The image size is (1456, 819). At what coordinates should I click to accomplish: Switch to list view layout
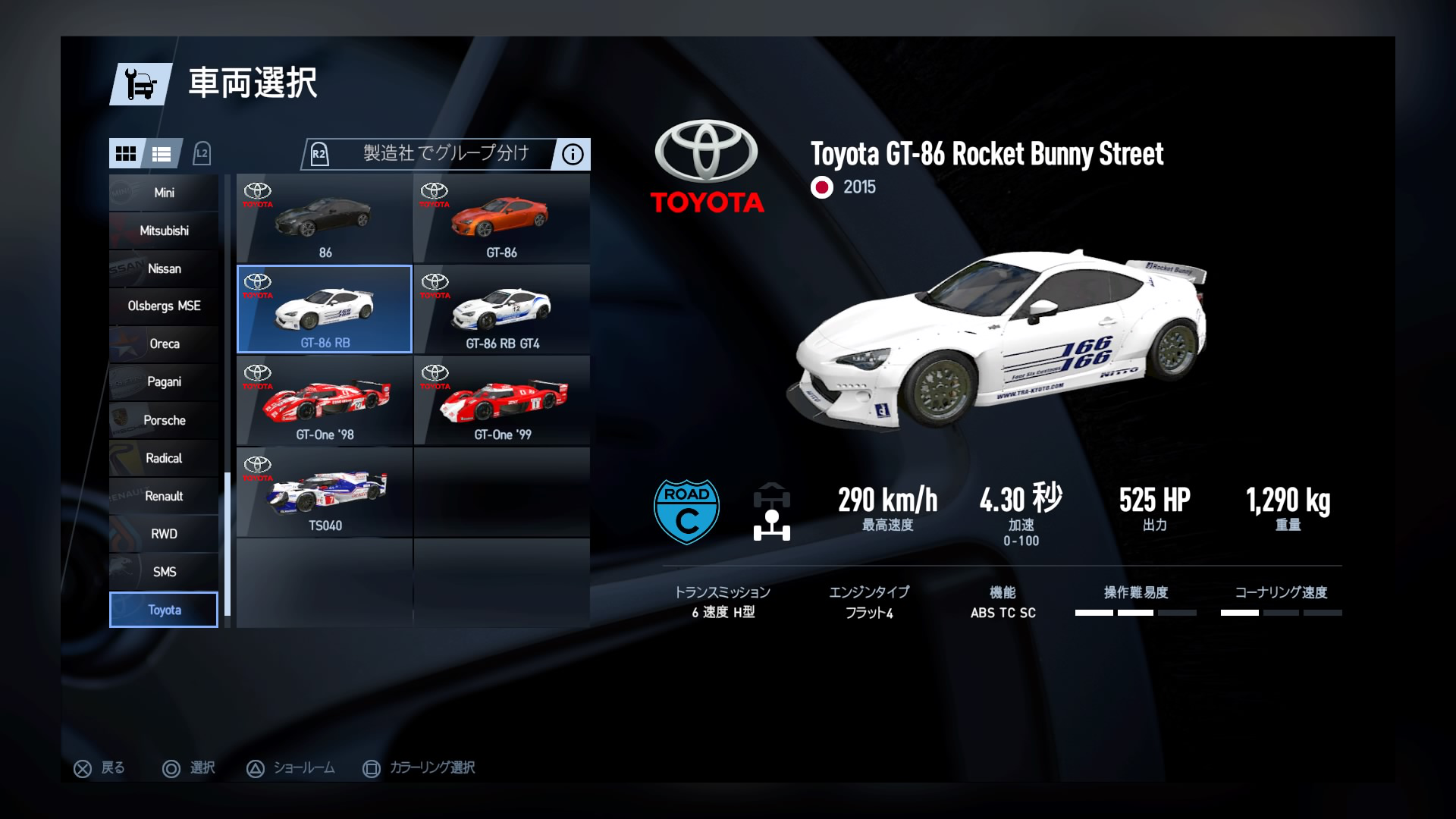[162, 154]
